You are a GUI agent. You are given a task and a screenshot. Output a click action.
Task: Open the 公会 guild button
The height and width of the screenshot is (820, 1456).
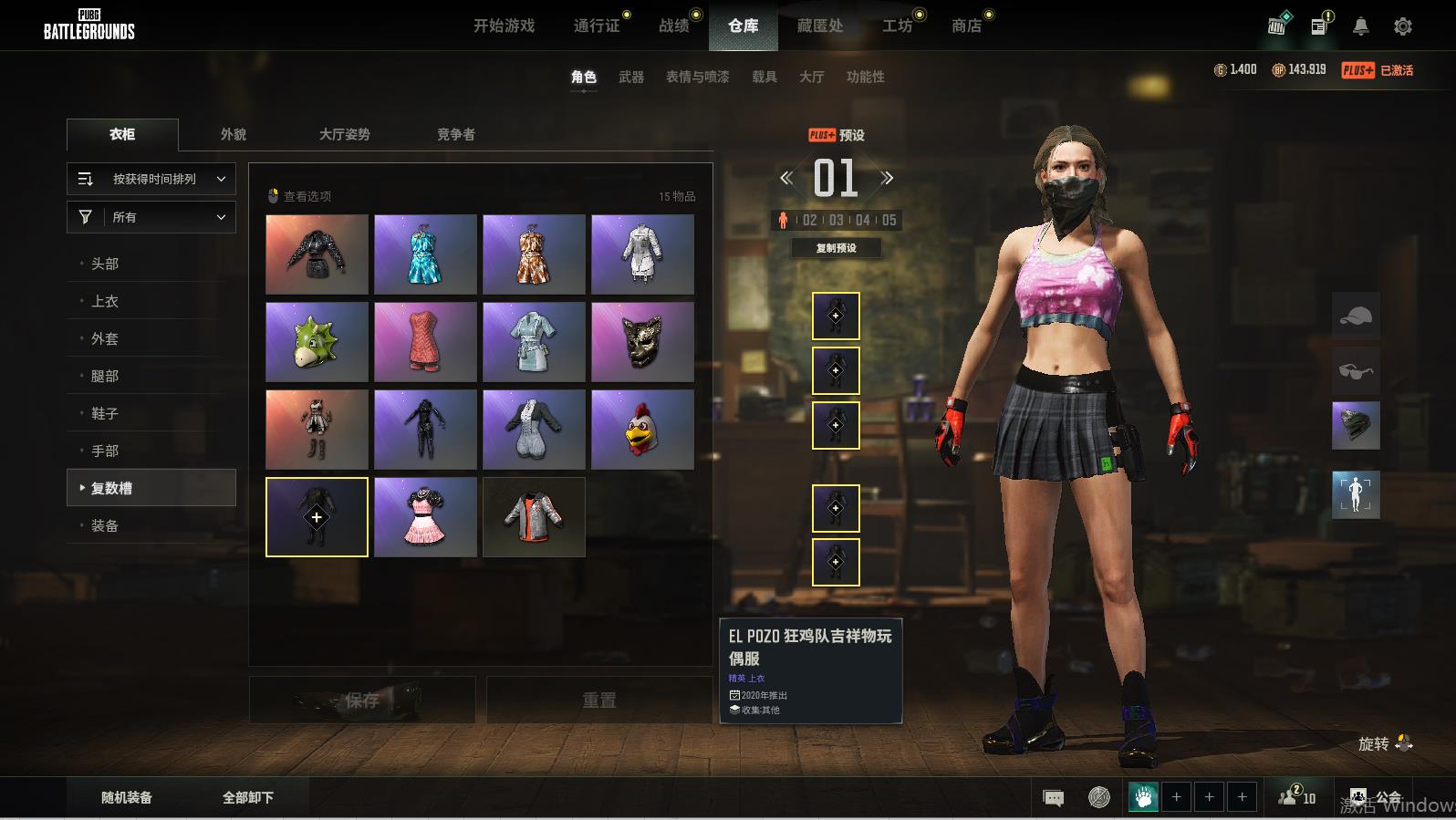coord(1376,797)
